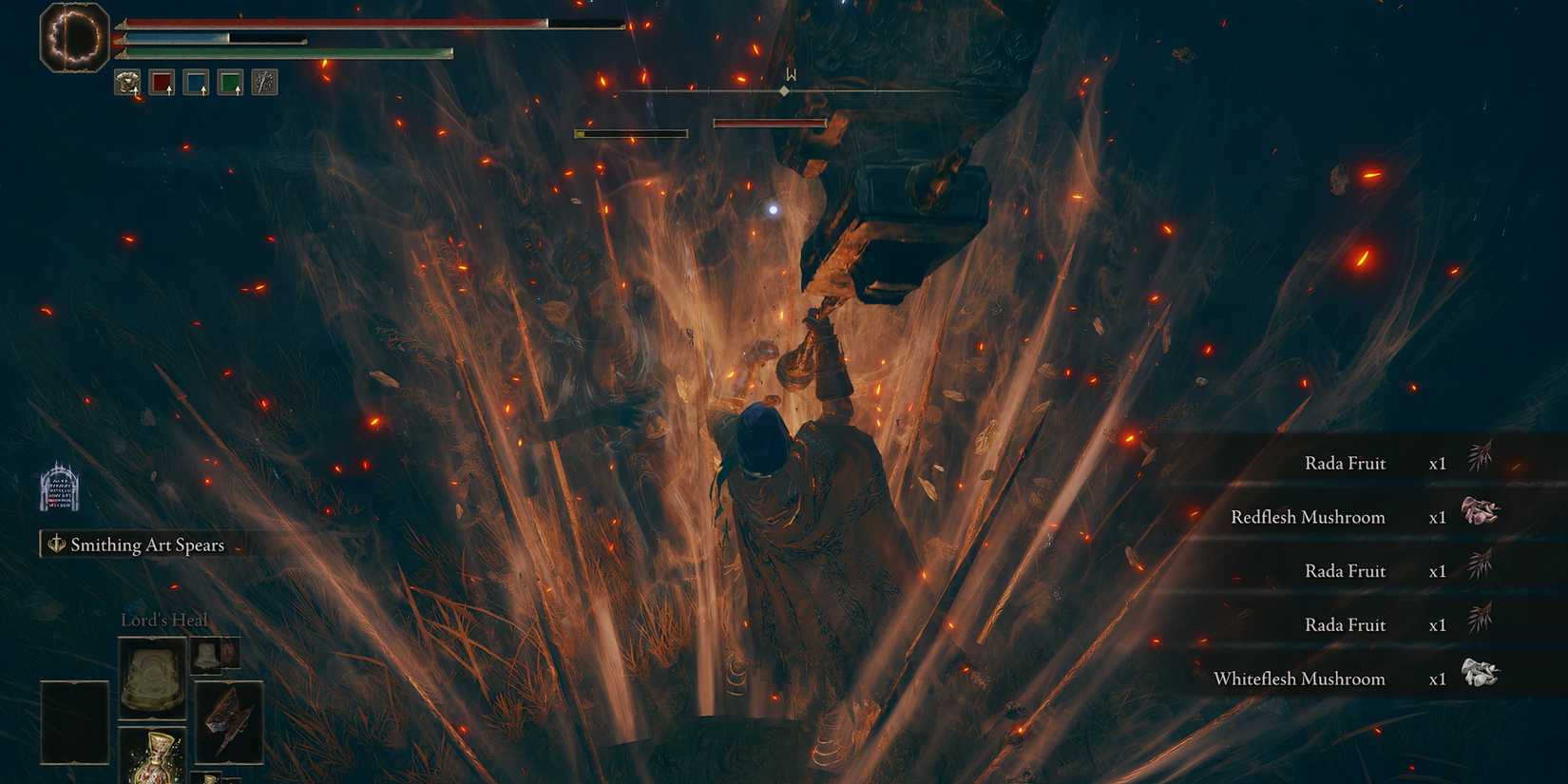Expand the Redflesh Mushroom notification row
1568x784 pixels.
click(x=1309, y=516)
